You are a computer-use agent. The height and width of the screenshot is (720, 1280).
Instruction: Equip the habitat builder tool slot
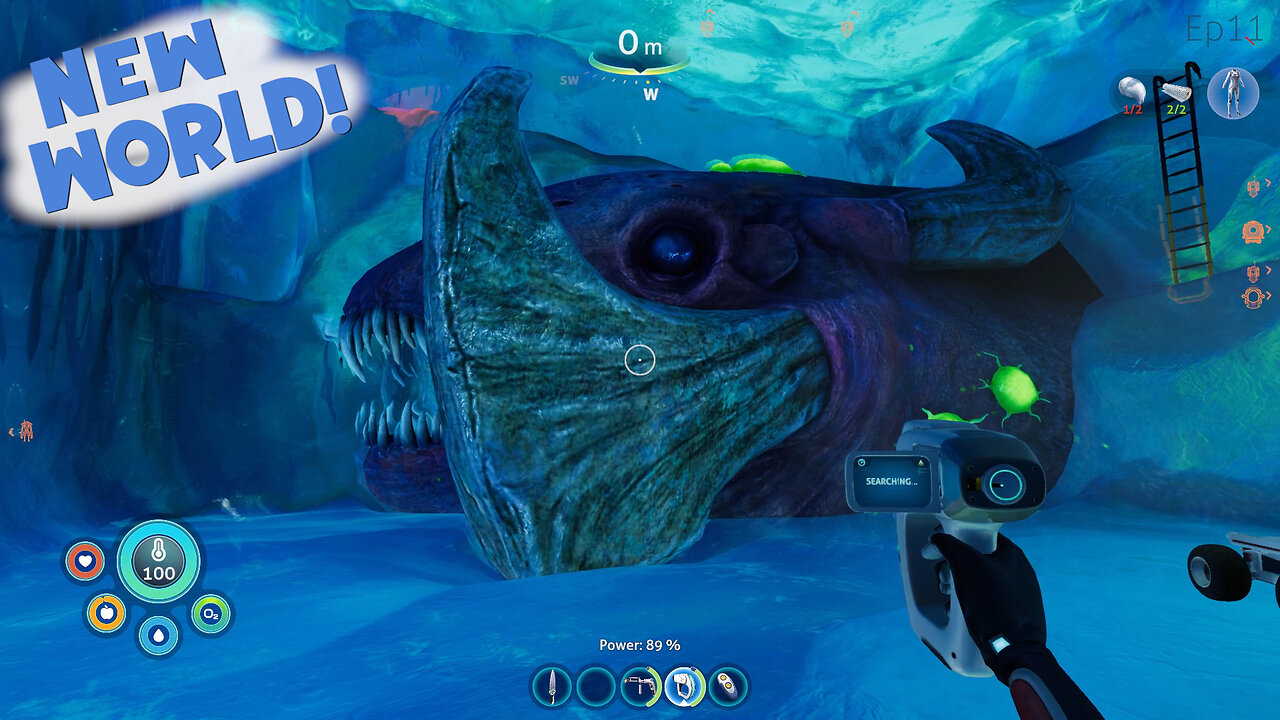[x=640, y=686]
